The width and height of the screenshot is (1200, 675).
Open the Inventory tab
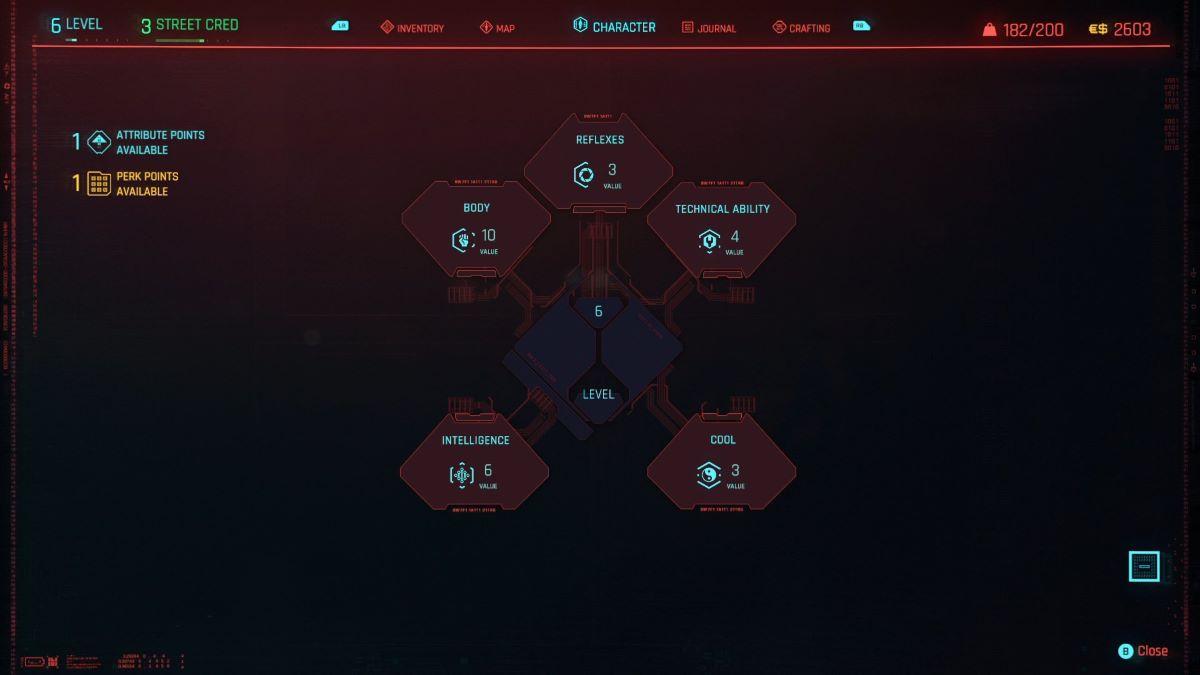click(412, 28)
